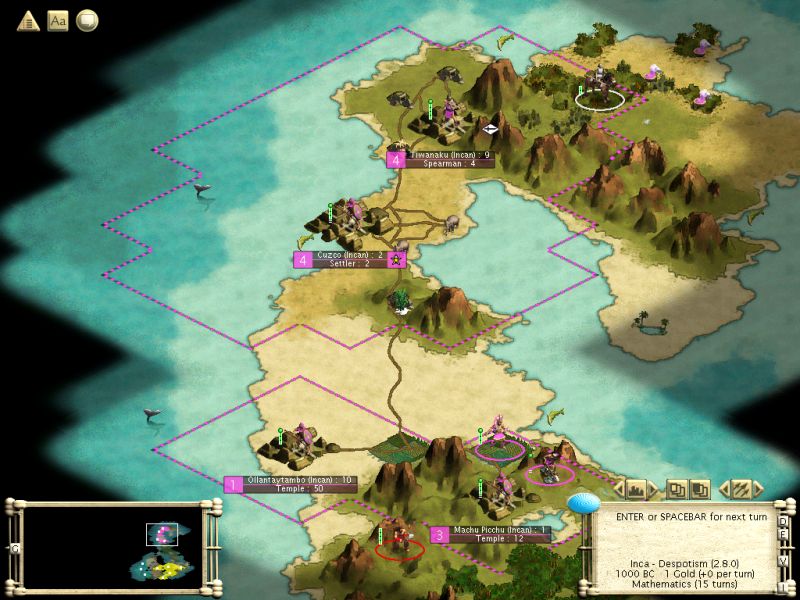Open the Civilopedia "Aa" button
800x600 pixels.
[58, 20]
